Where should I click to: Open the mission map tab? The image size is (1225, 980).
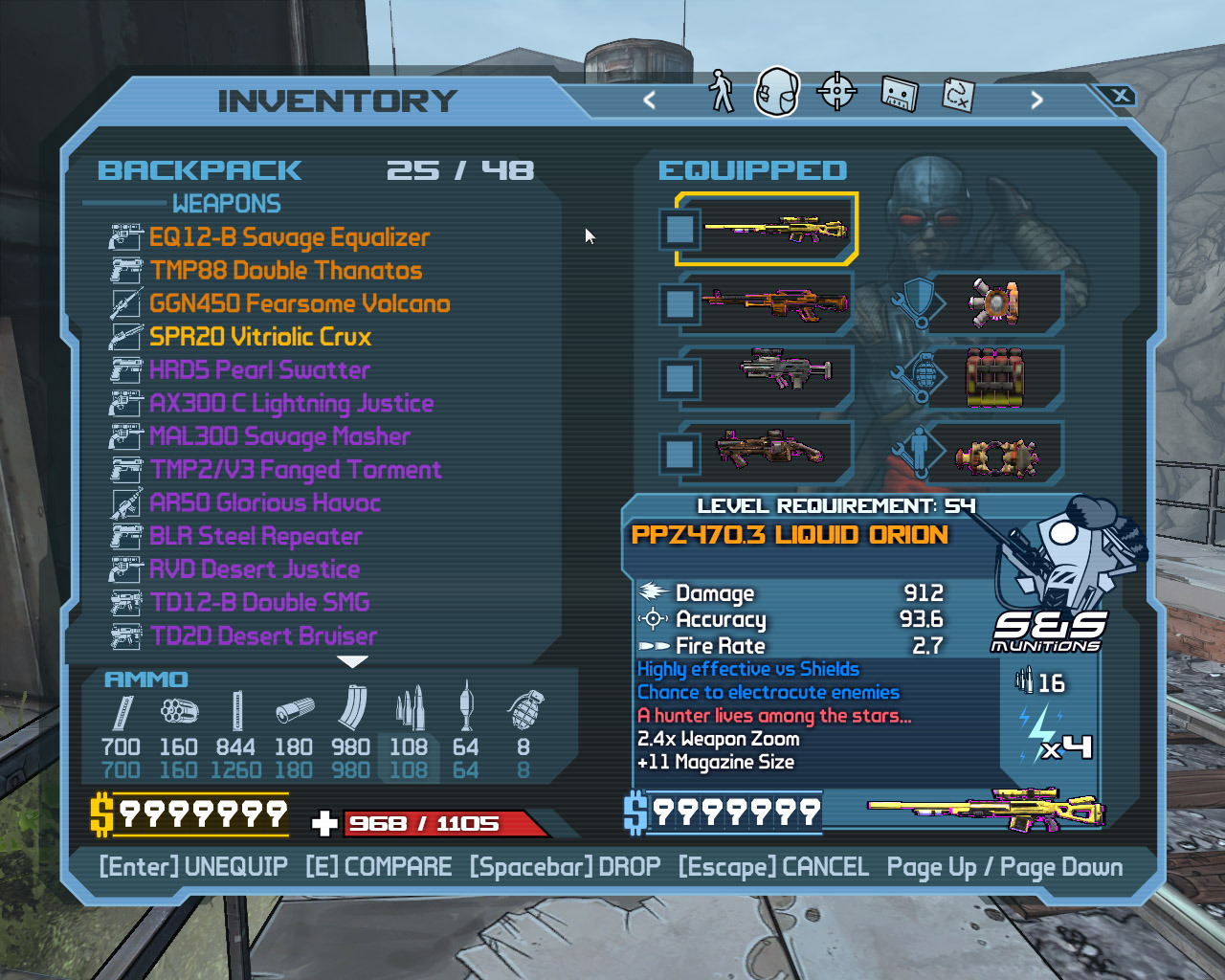957,93
